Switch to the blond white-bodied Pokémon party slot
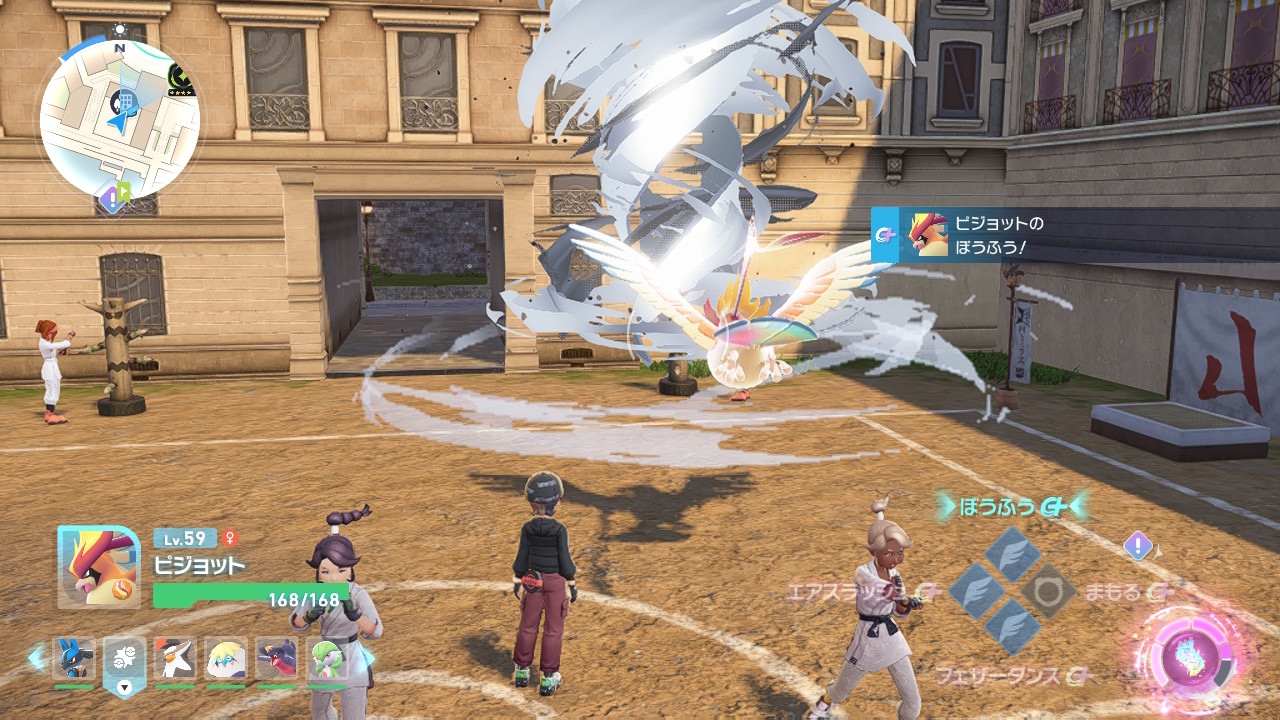The height and width of the screenshot is (720, 1280). 226,659
